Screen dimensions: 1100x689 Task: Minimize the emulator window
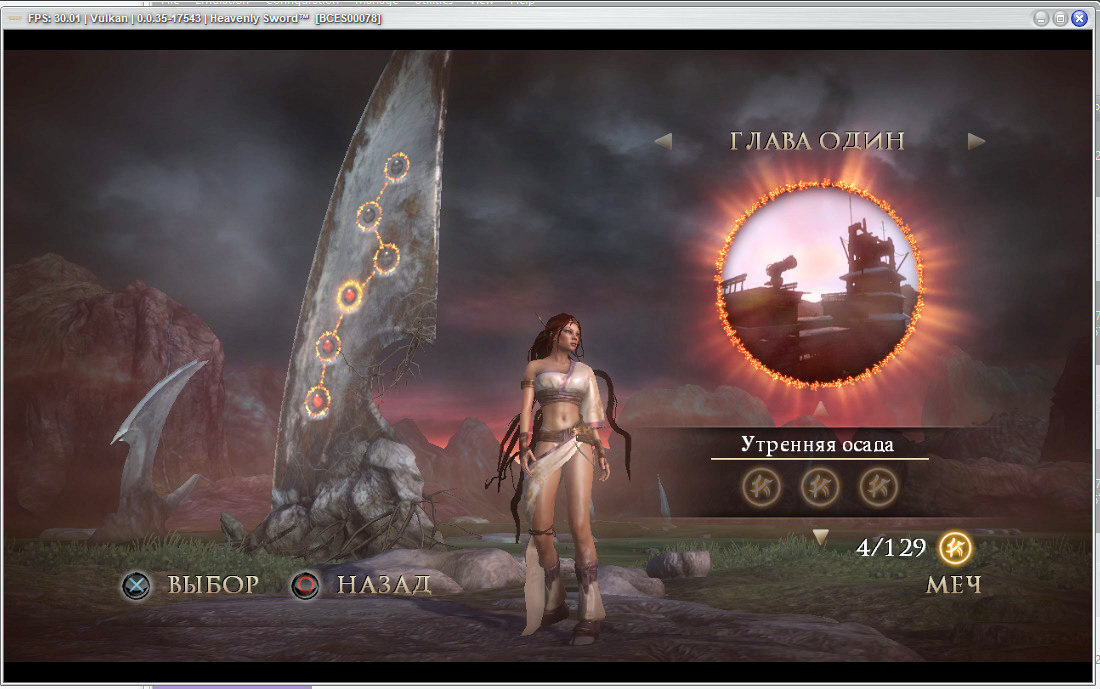tap(1041, 18)
